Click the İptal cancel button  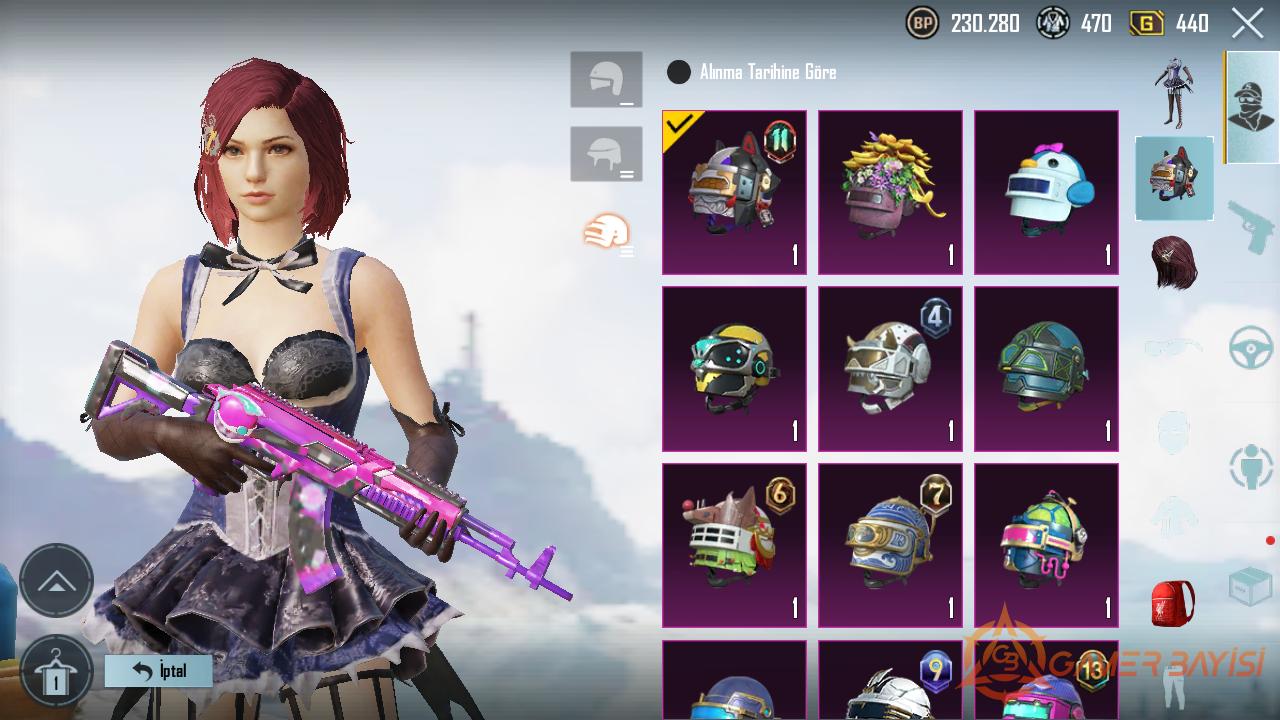(x=159, y=670)
